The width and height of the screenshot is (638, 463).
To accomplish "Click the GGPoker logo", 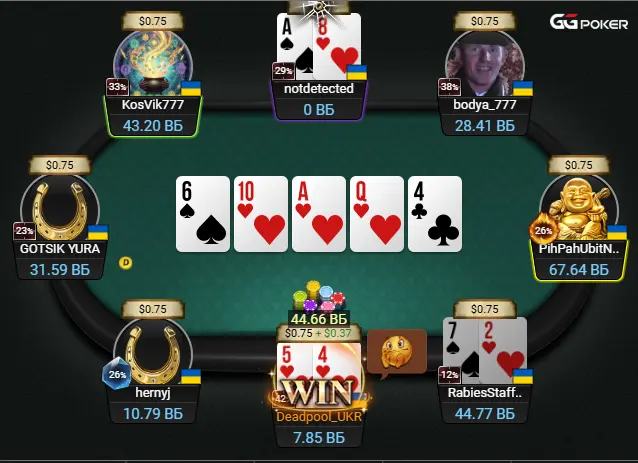I will pyautogui.click(x=589, y=22).
